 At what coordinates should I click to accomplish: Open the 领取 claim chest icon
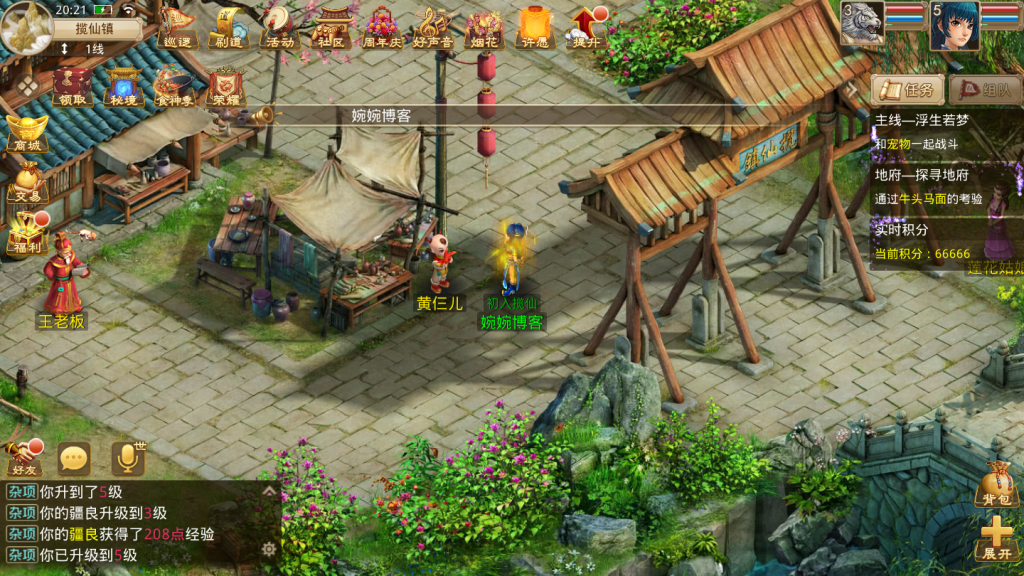(x=73, y=85)
